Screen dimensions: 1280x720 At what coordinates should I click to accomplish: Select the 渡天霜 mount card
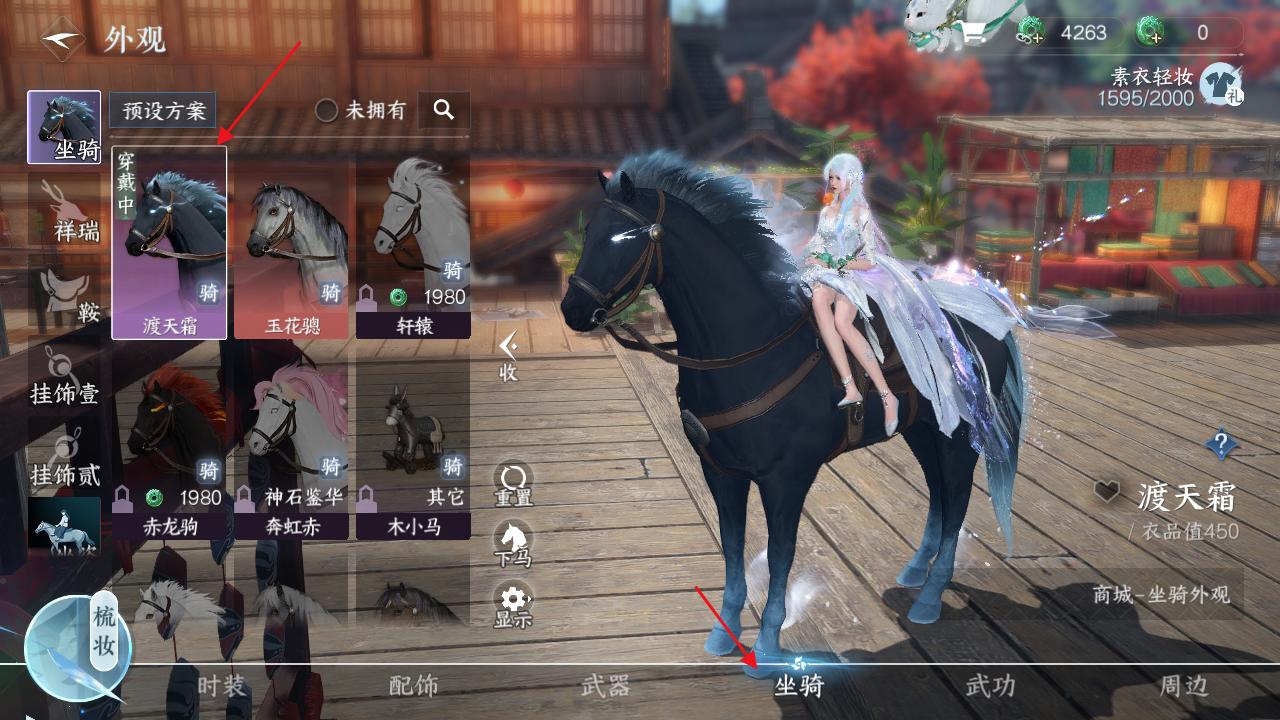169,243
